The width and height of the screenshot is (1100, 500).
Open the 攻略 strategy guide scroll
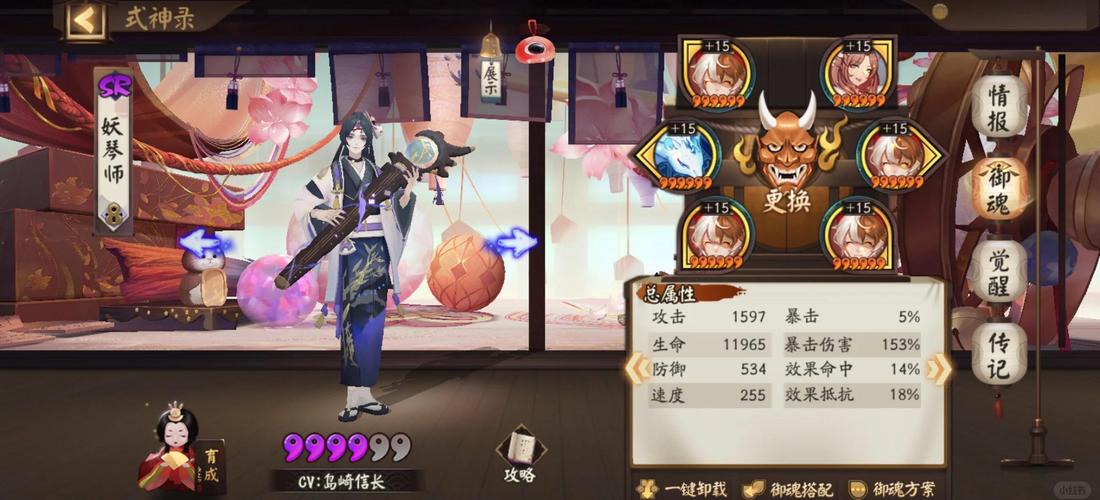[x=520, y=455]
